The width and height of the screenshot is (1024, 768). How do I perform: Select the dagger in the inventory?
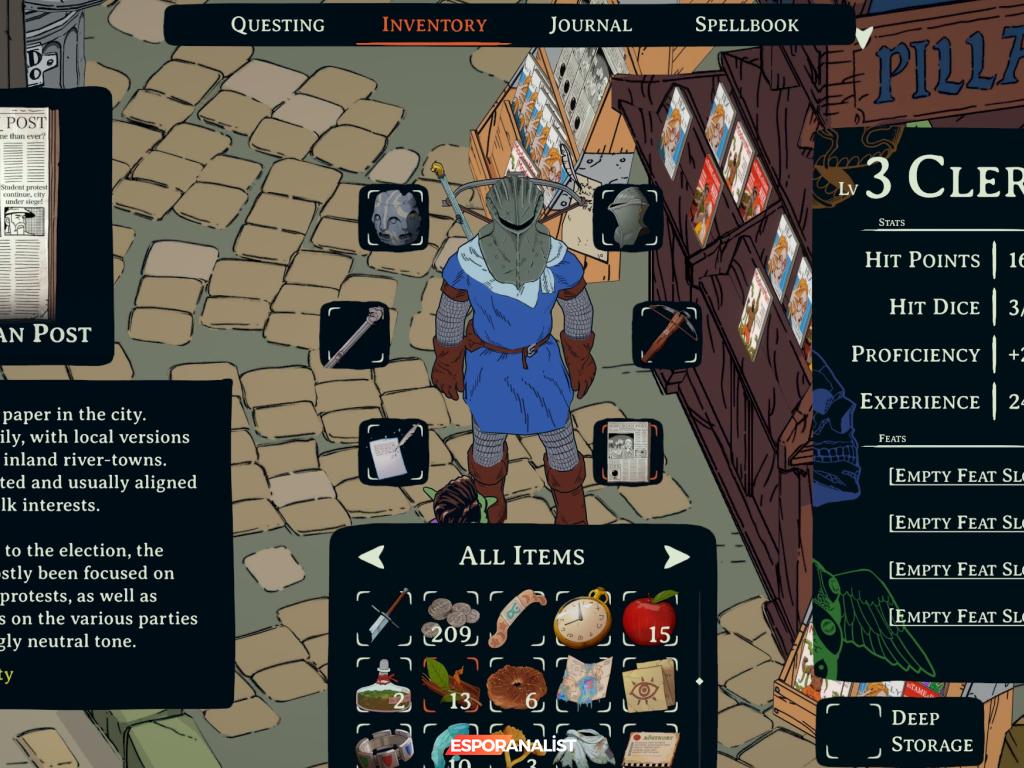[x=386, y=617]
